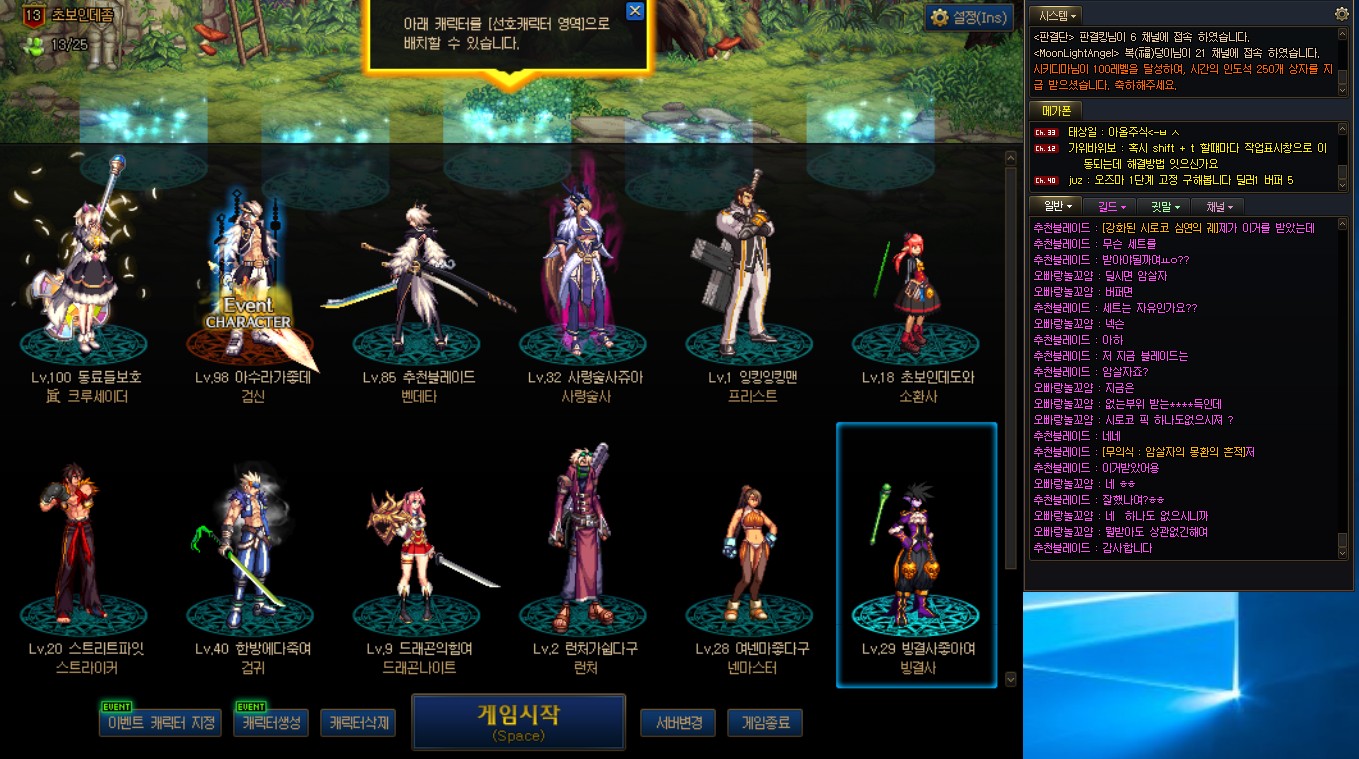
Task: Open chat settings gear icon
Action: (x=1342, y=14)
